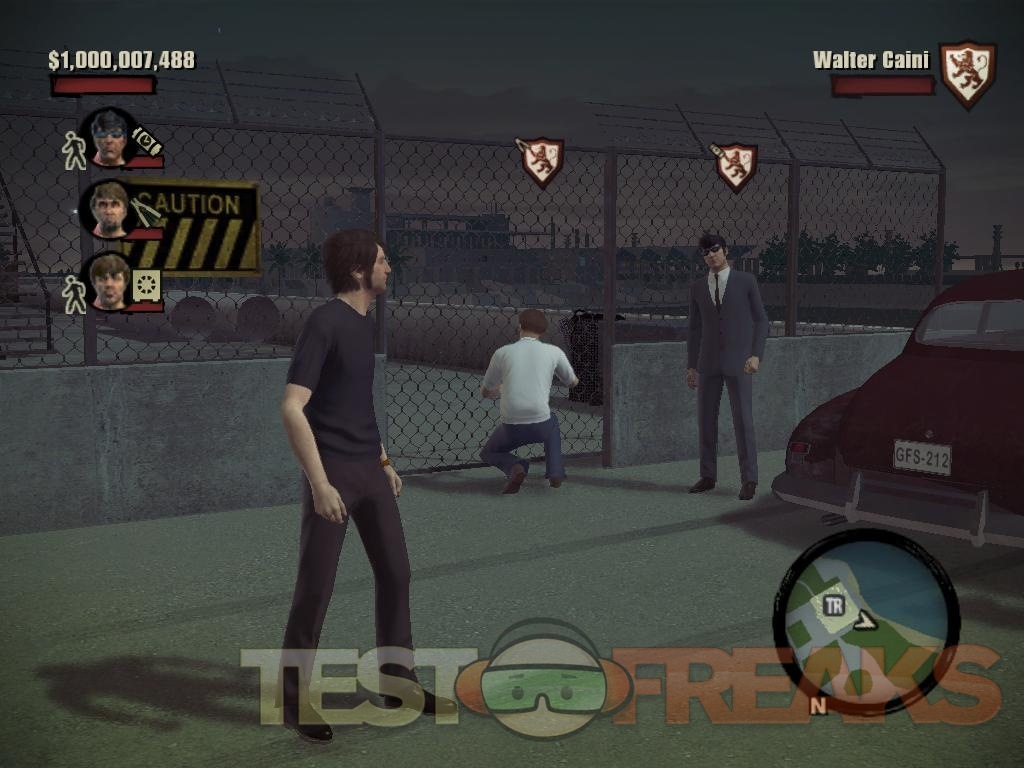Select the crew member wearing sunglasses
1024x768 pixels.
[108, 139]
